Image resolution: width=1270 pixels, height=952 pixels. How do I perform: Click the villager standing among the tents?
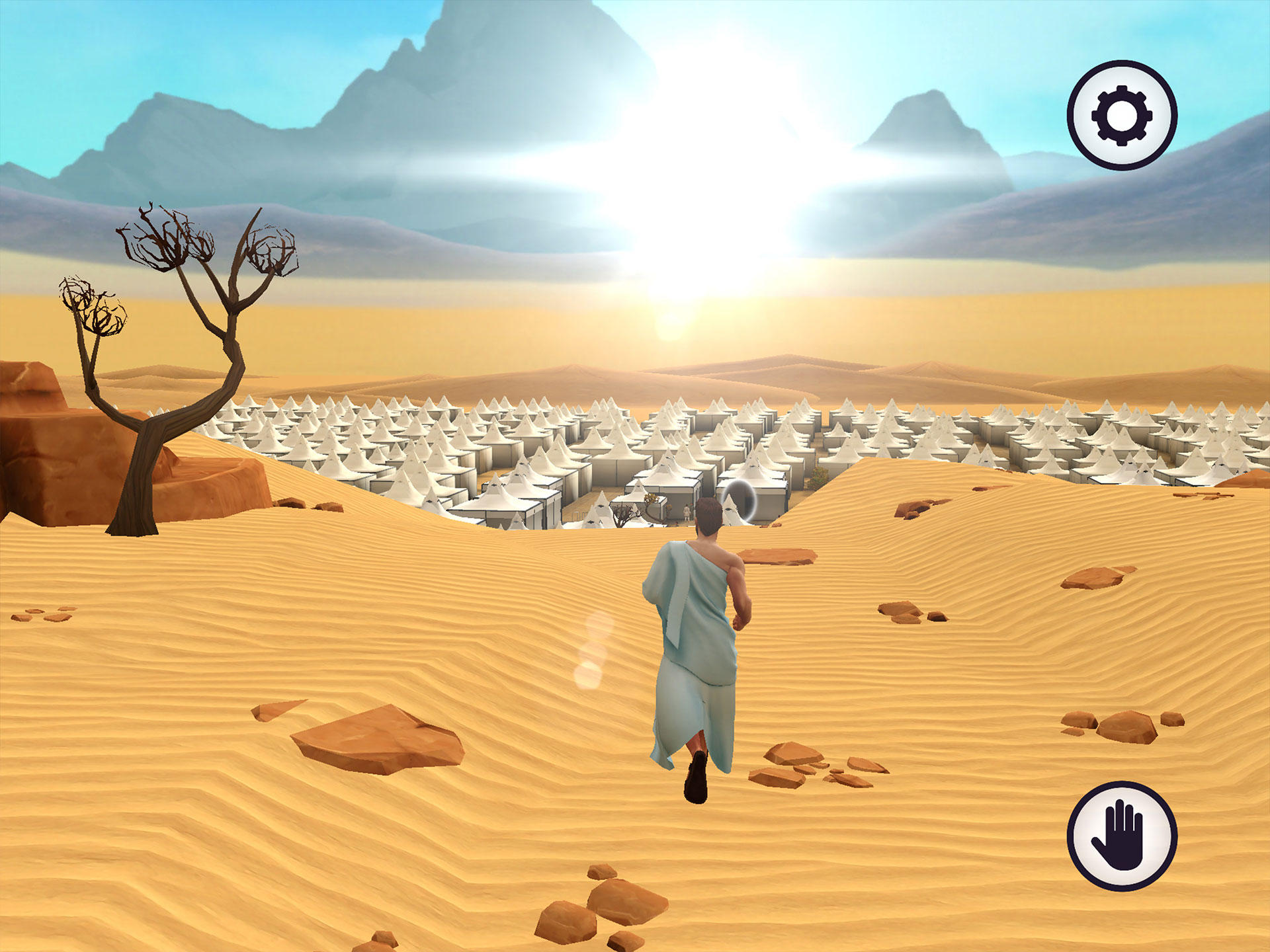[687, 511]
